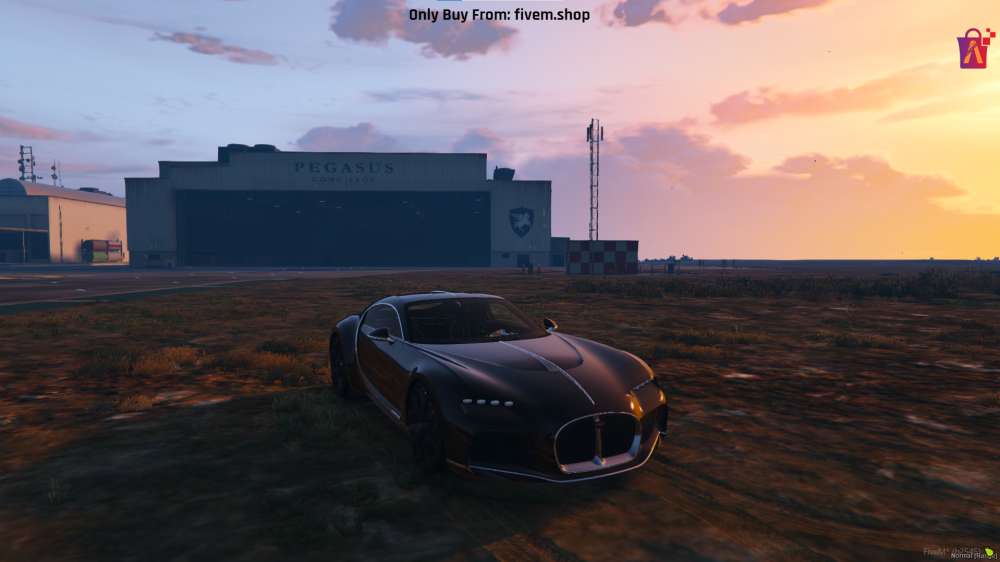Click the fivem.shop watermark text
1000x562 pixels.
coord(499,15)
